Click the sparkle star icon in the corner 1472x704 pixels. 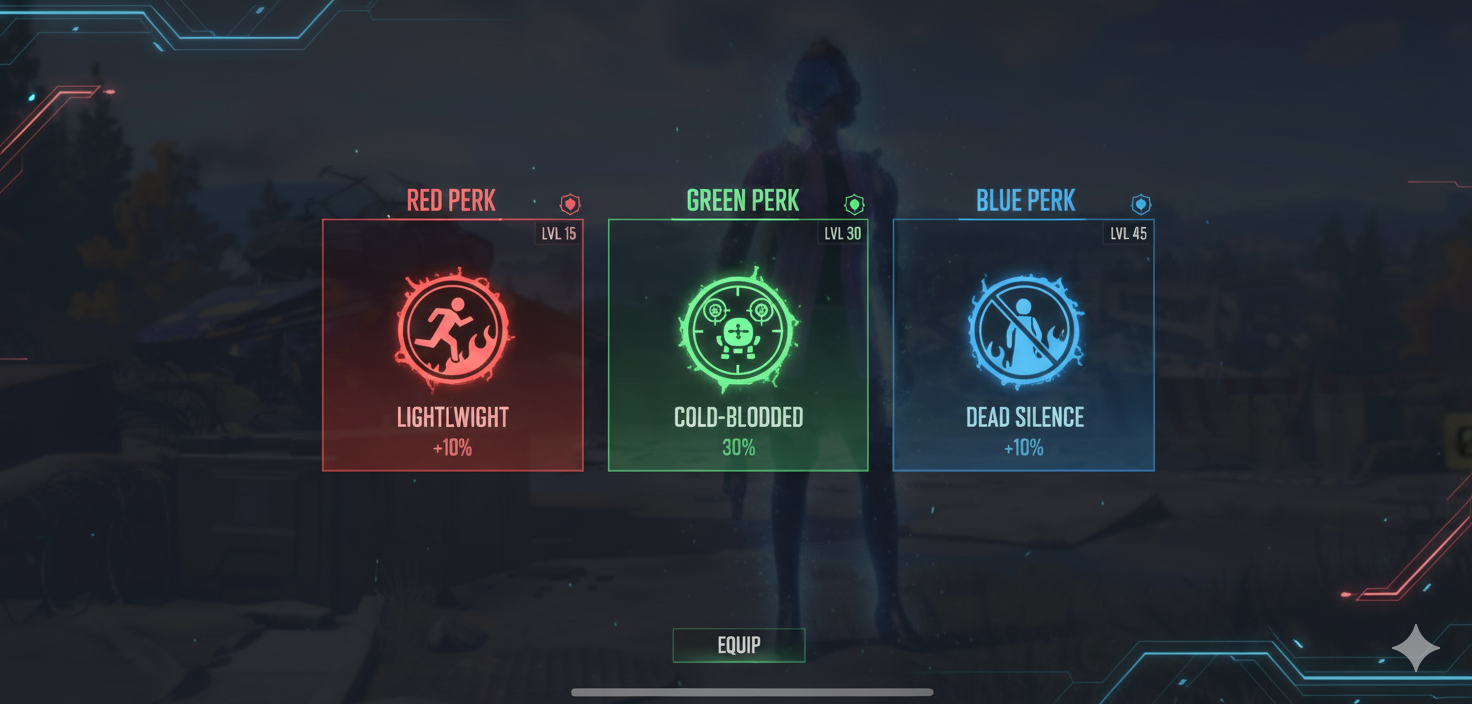point(1416,649)
